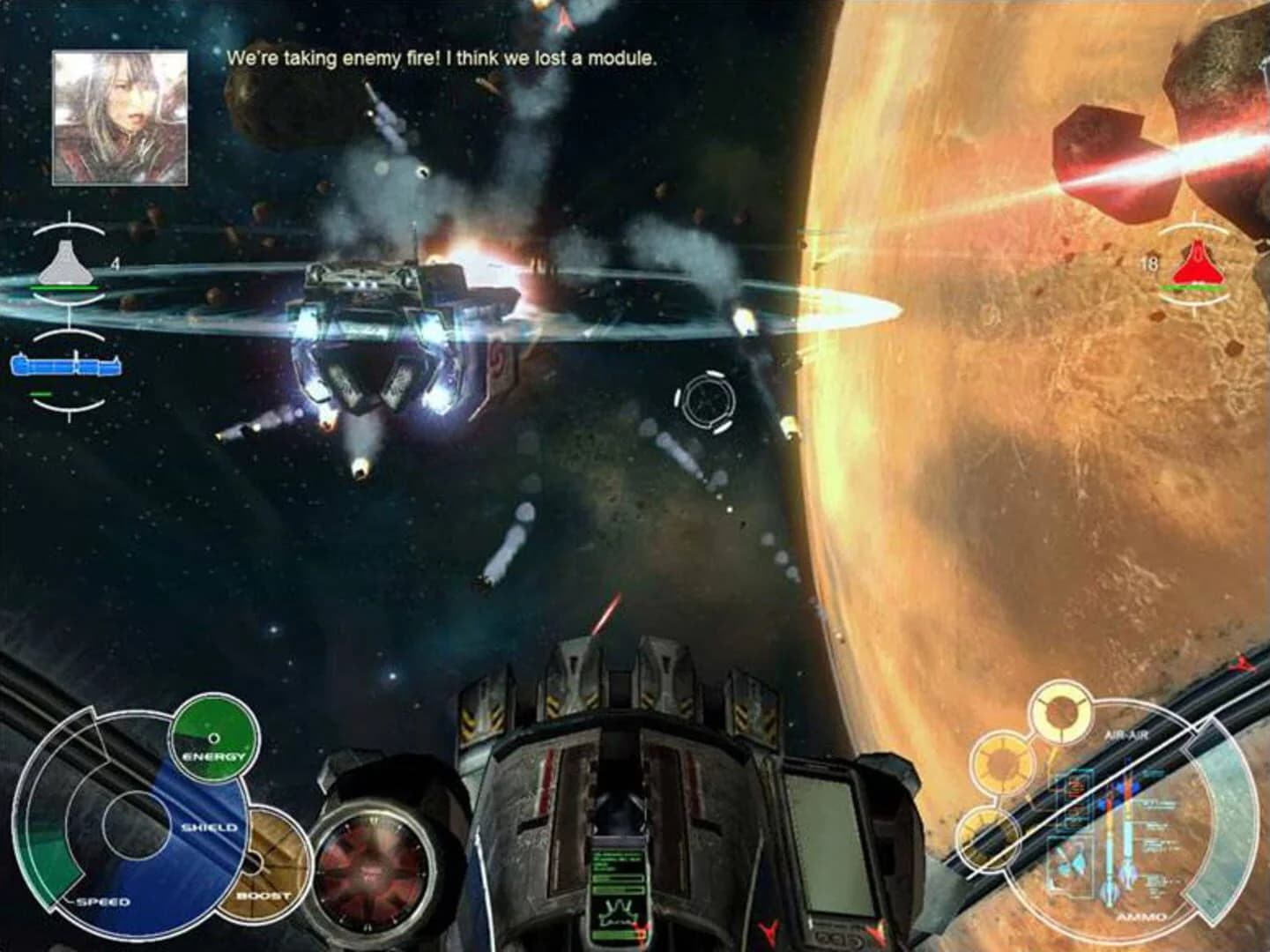Click the enemy fire warning message
The image size is (1270, 952).
pos(441,57)
